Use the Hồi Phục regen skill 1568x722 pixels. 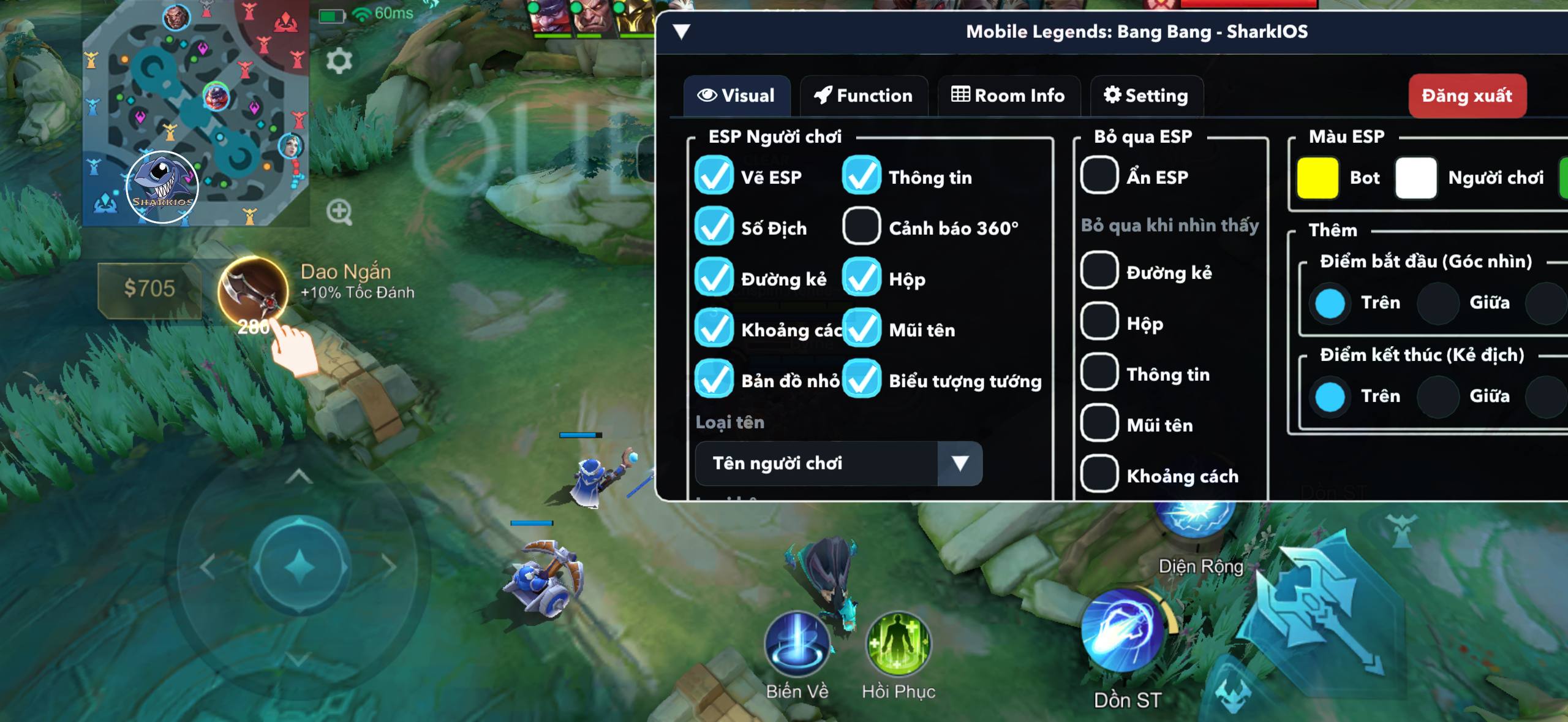click(898, 645)
